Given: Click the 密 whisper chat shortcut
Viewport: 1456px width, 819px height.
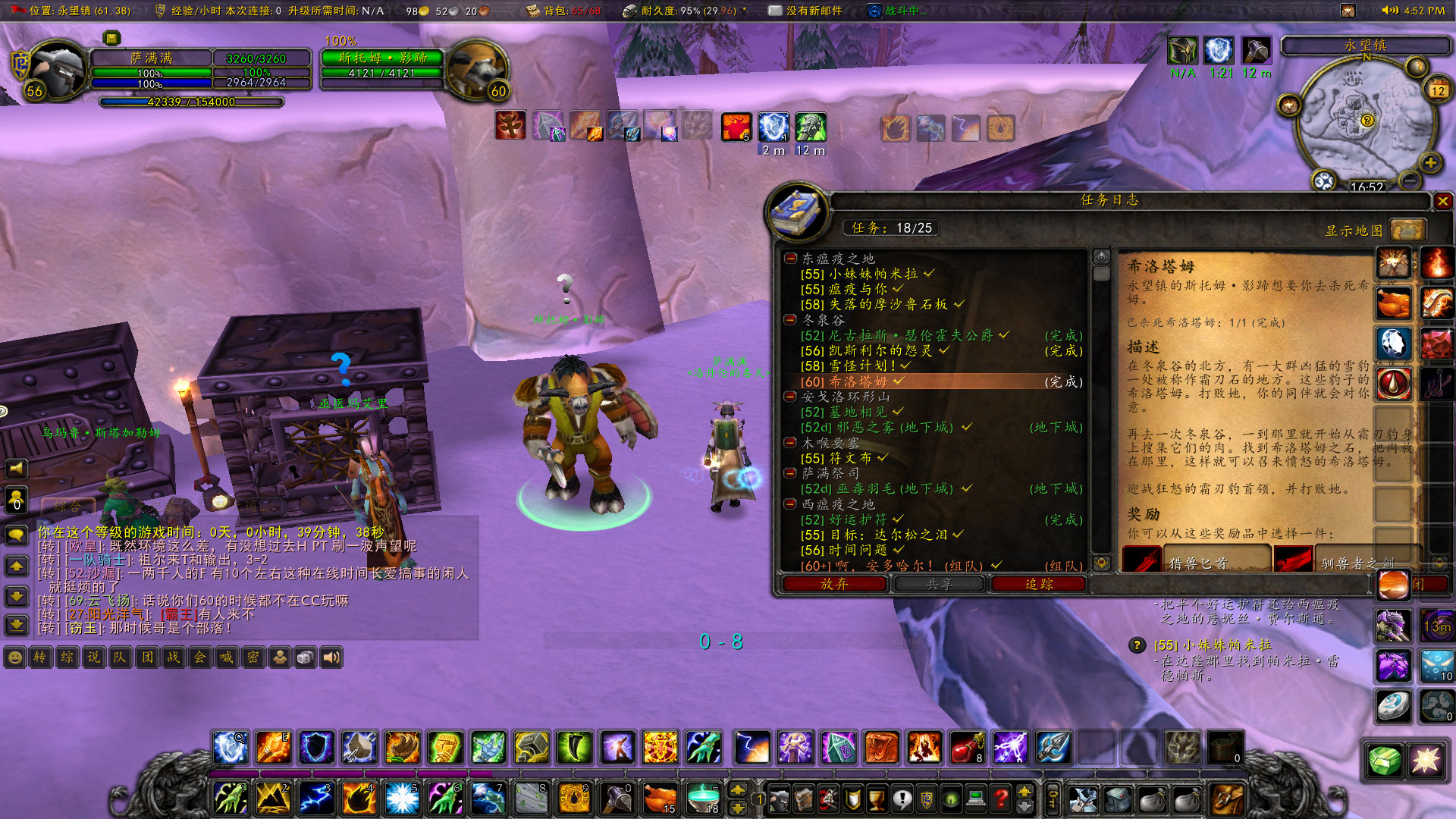Looking at the screenshot, I should coord(254,657).
